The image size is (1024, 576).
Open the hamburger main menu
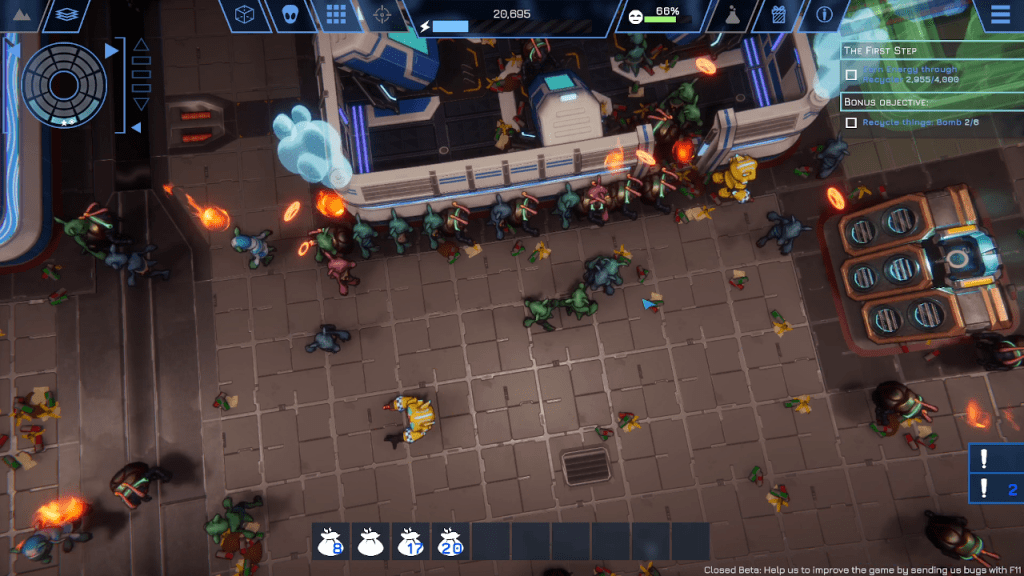[x=998, y=15]
